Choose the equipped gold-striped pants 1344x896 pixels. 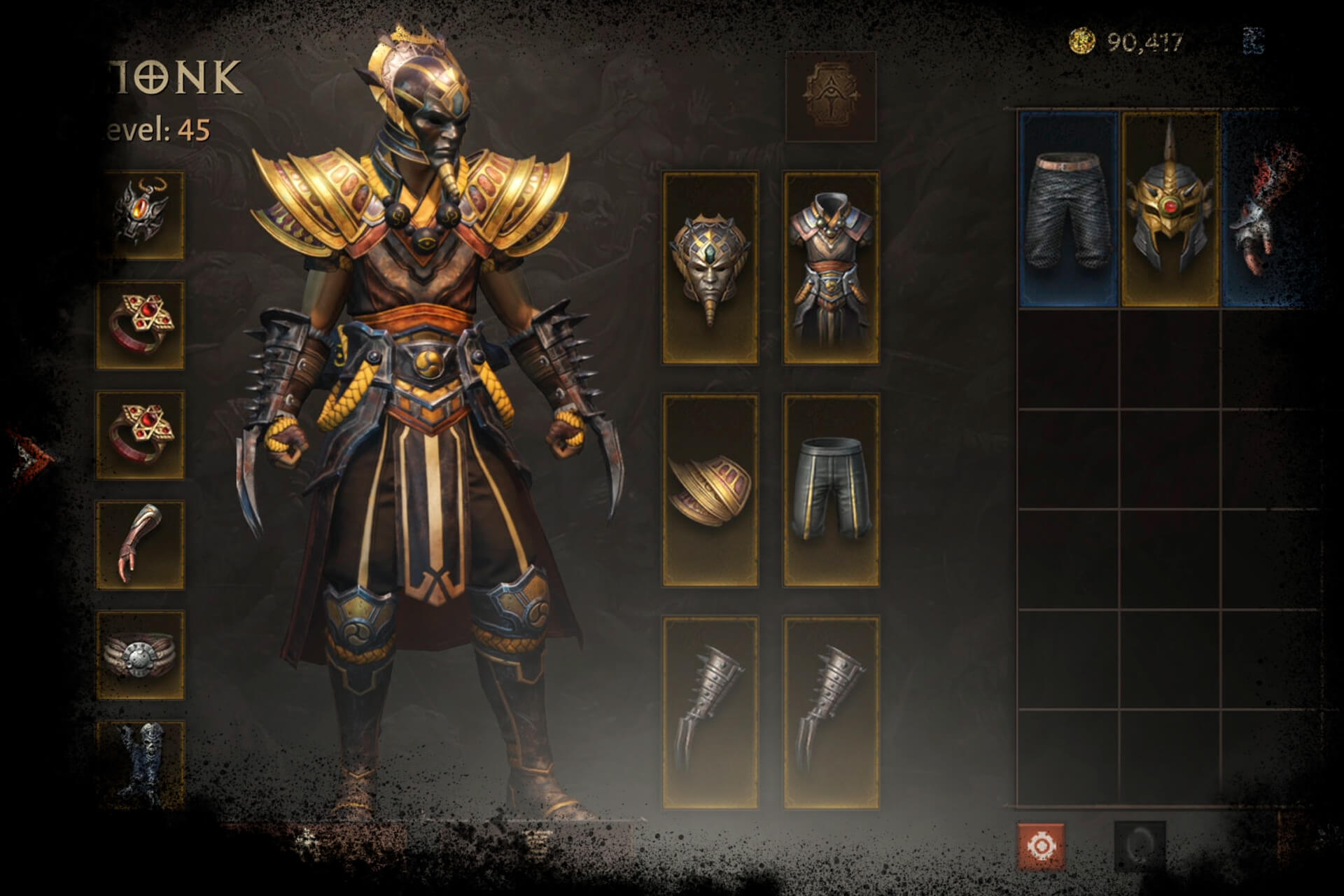[x=831, y=490]
